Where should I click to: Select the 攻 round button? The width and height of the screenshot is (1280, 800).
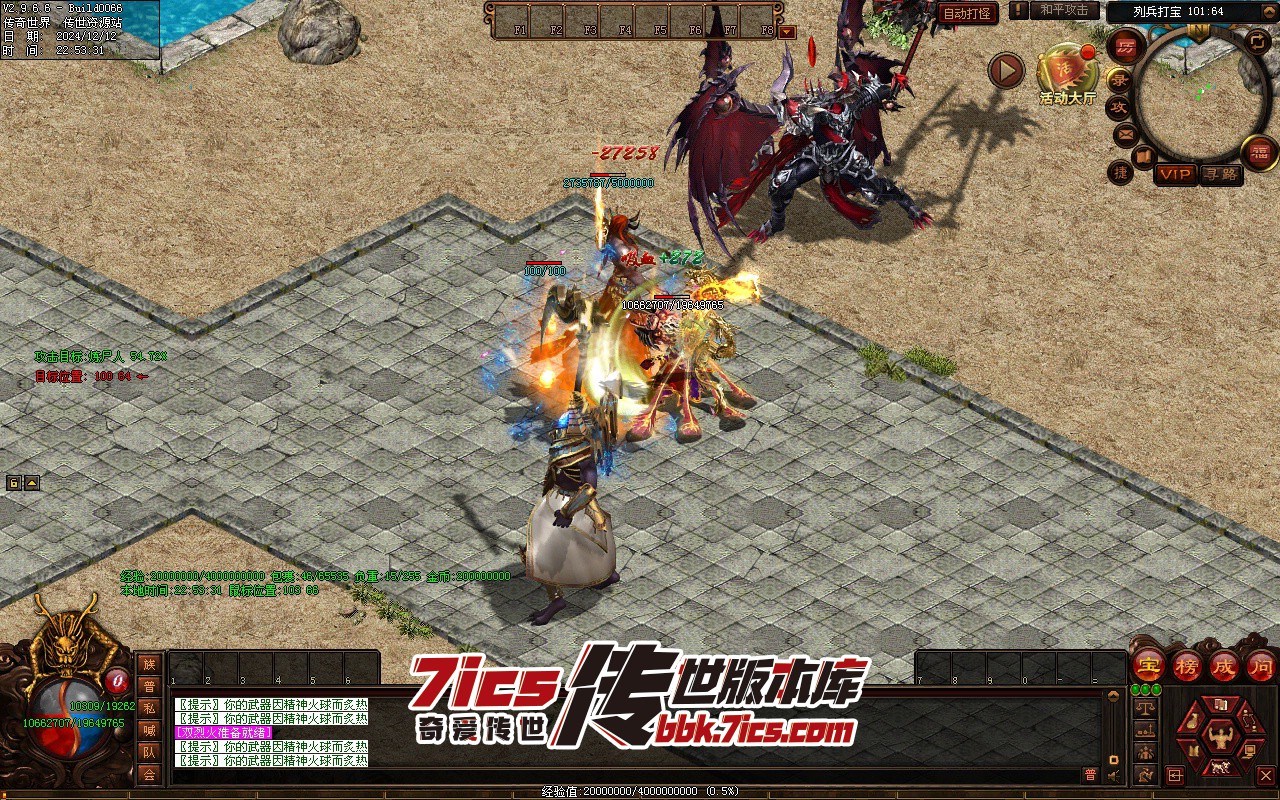click(1120, 107)
